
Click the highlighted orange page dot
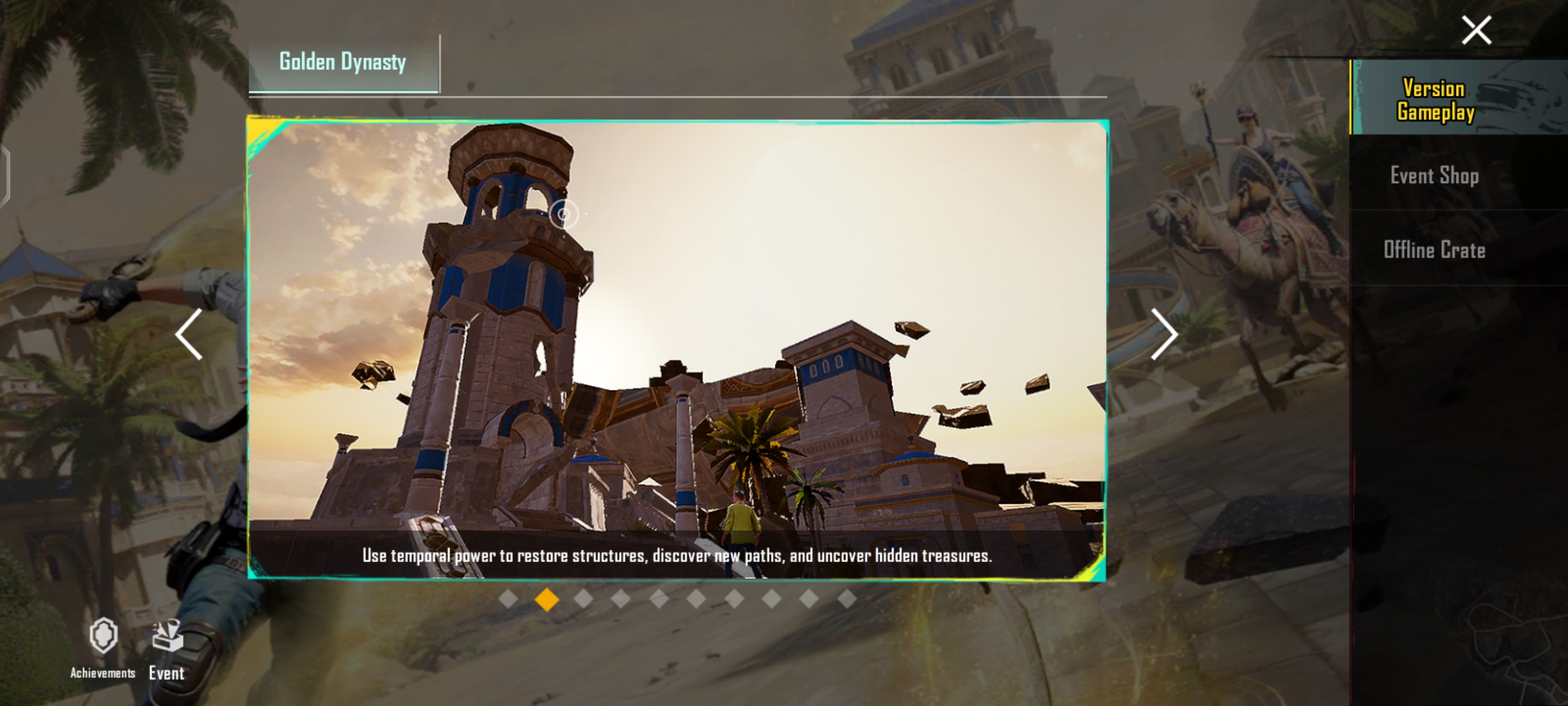[547, 600]
